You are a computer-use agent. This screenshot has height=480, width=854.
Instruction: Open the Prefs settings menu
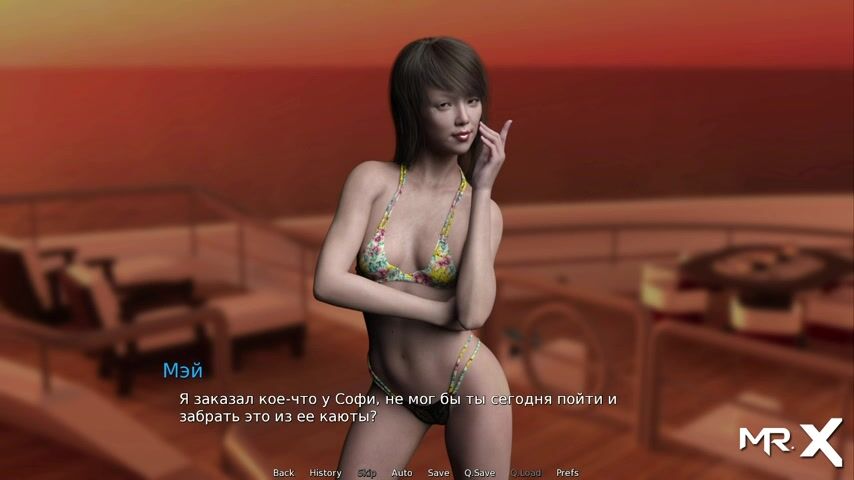coord(567,473)
